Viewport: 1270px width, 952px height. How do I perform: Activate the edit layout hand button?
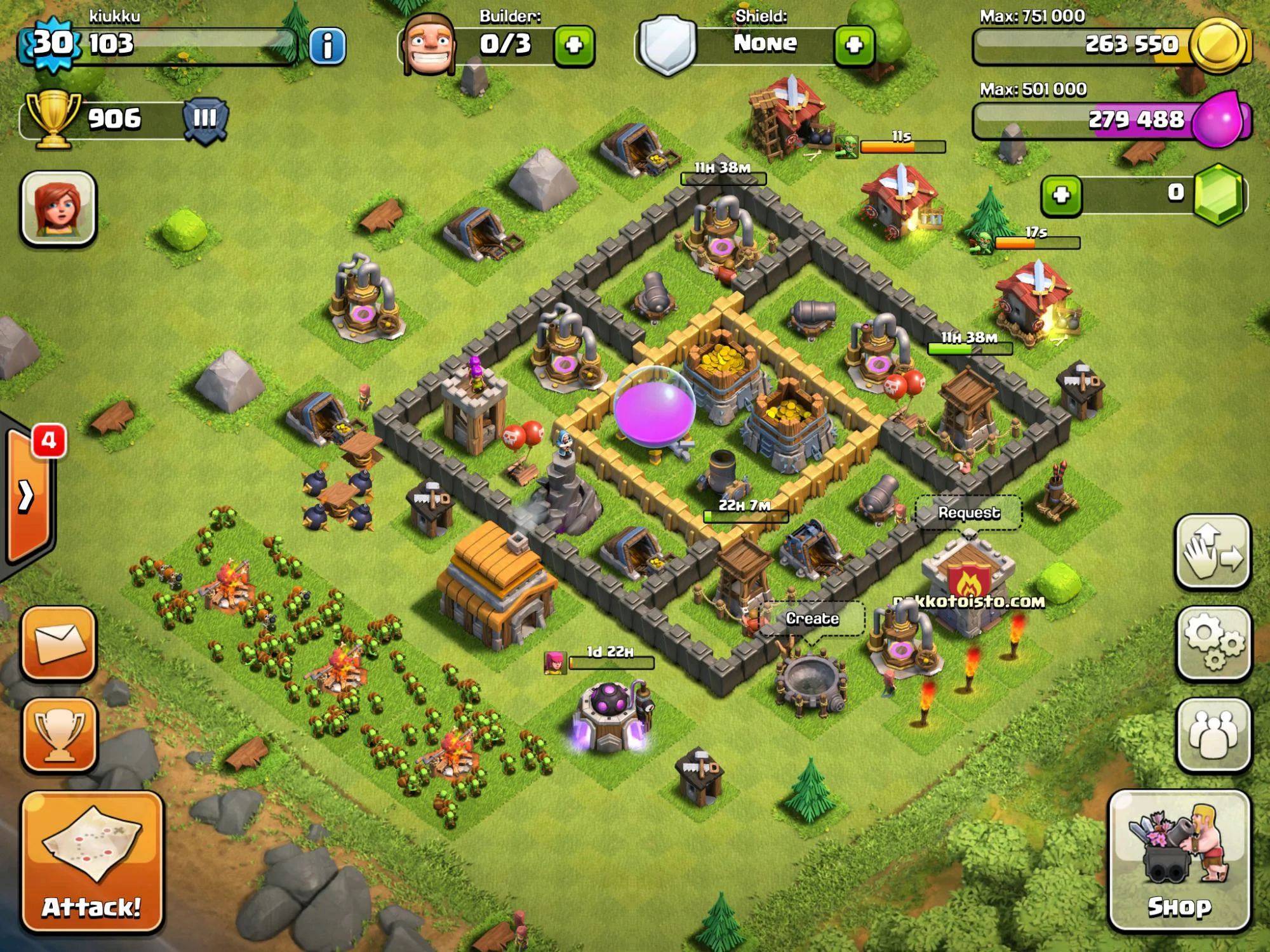1213,552
